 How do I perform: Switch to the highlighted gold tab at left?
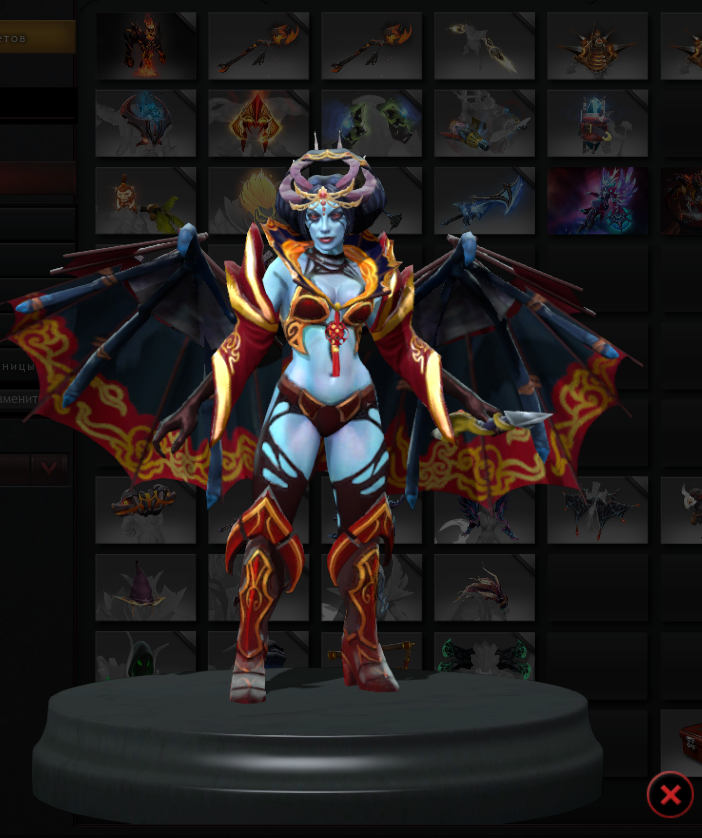point(37,38)
